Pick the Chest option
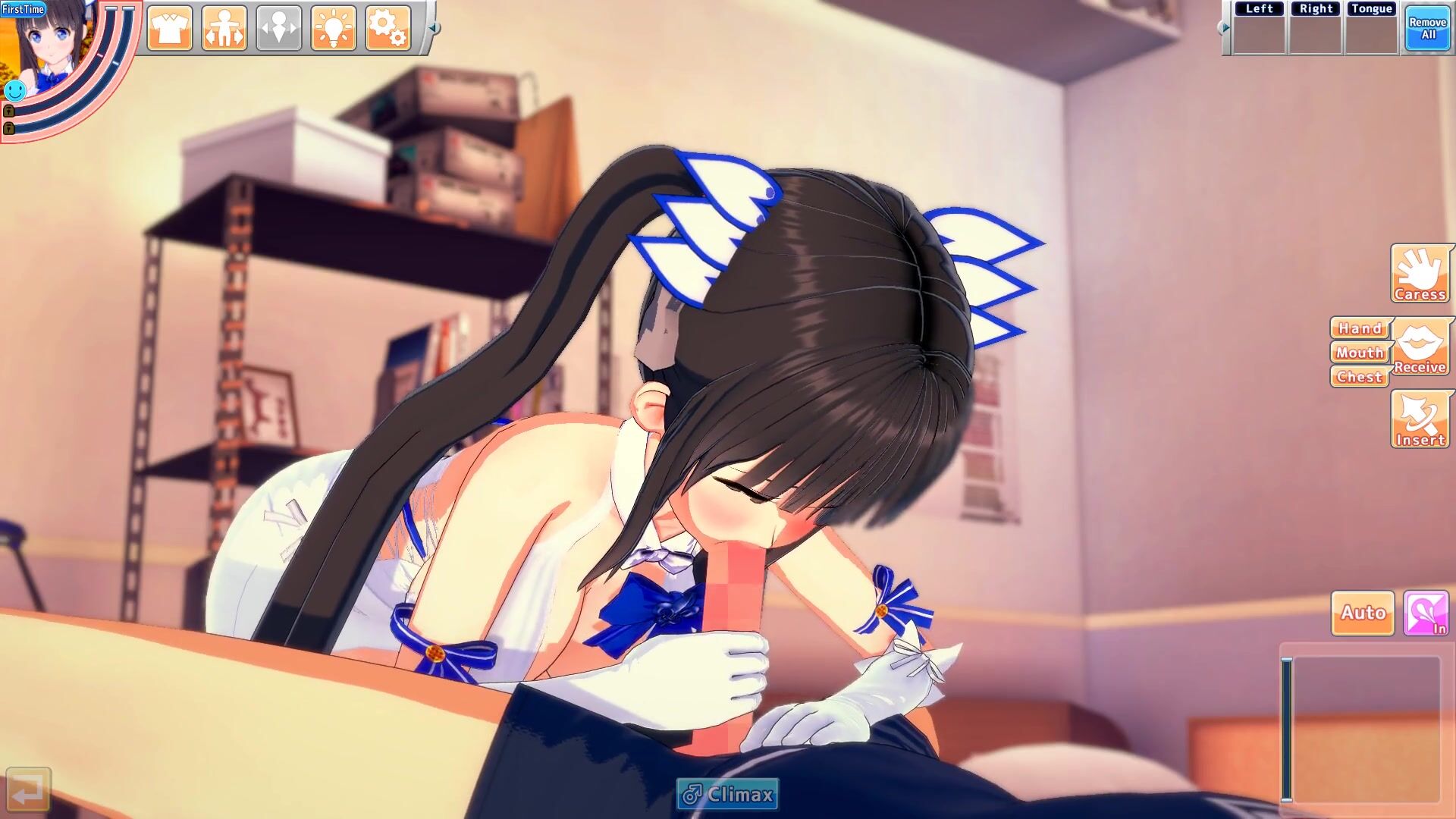The image size is (1456, 819). click(1360, 377)
